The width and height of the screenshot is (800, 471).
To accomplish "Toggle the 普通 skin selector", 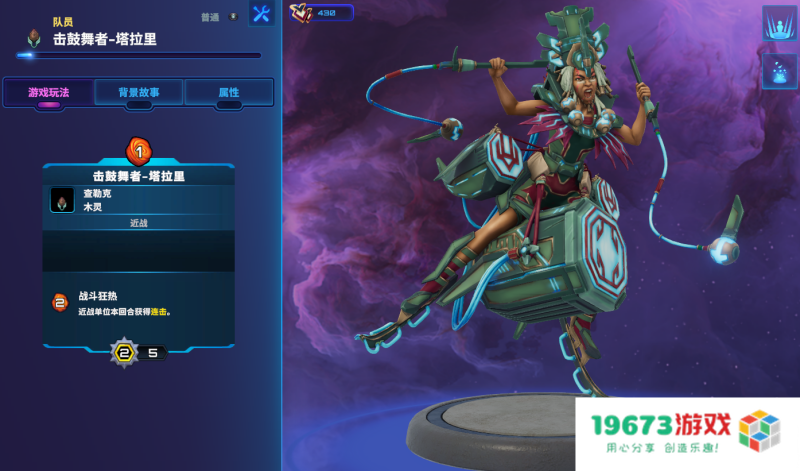I will click(x=220, y=17).
